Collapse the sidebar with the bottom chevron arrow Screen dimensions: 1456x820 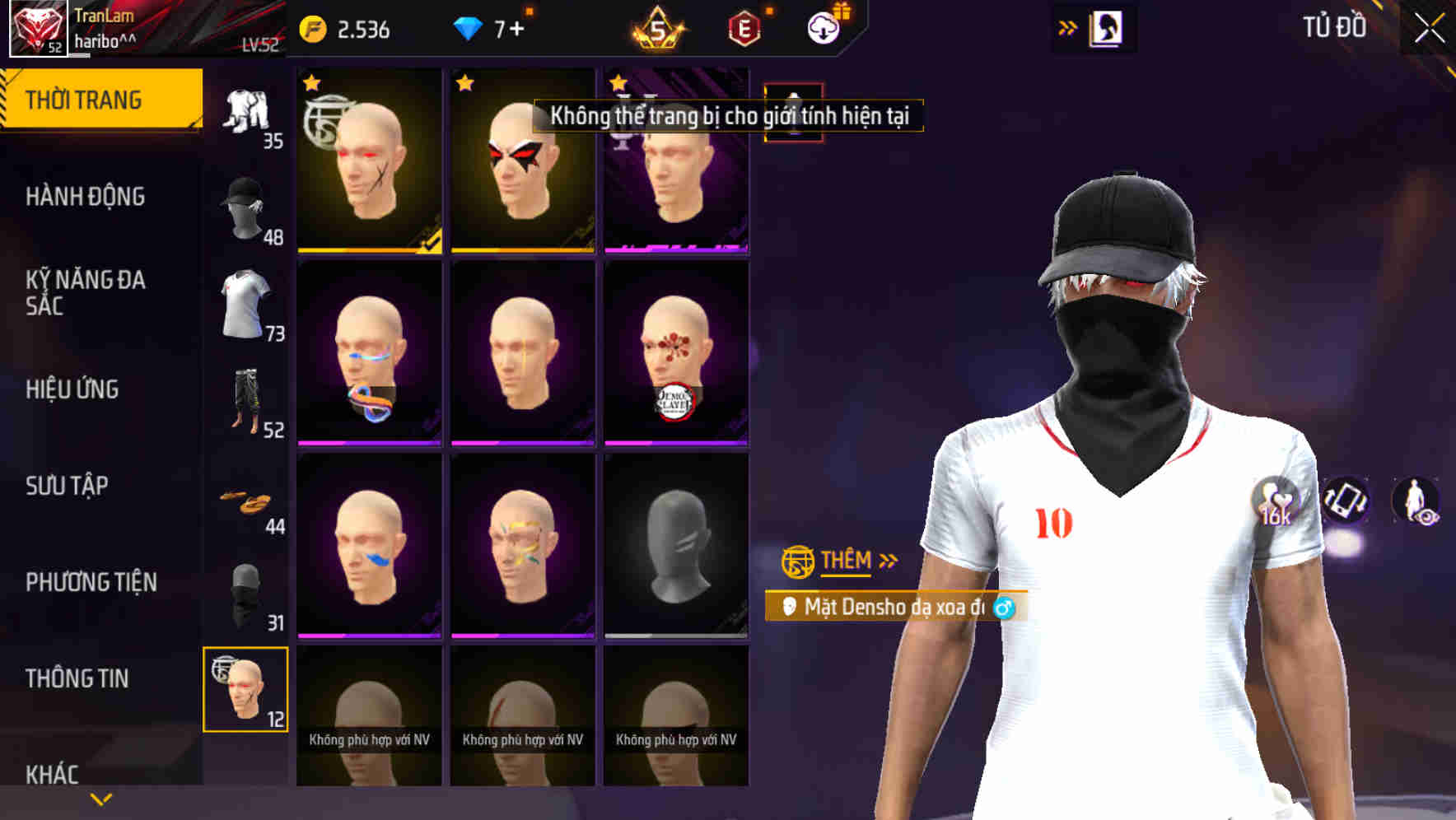pyautogui.click(x=101, y=797)
